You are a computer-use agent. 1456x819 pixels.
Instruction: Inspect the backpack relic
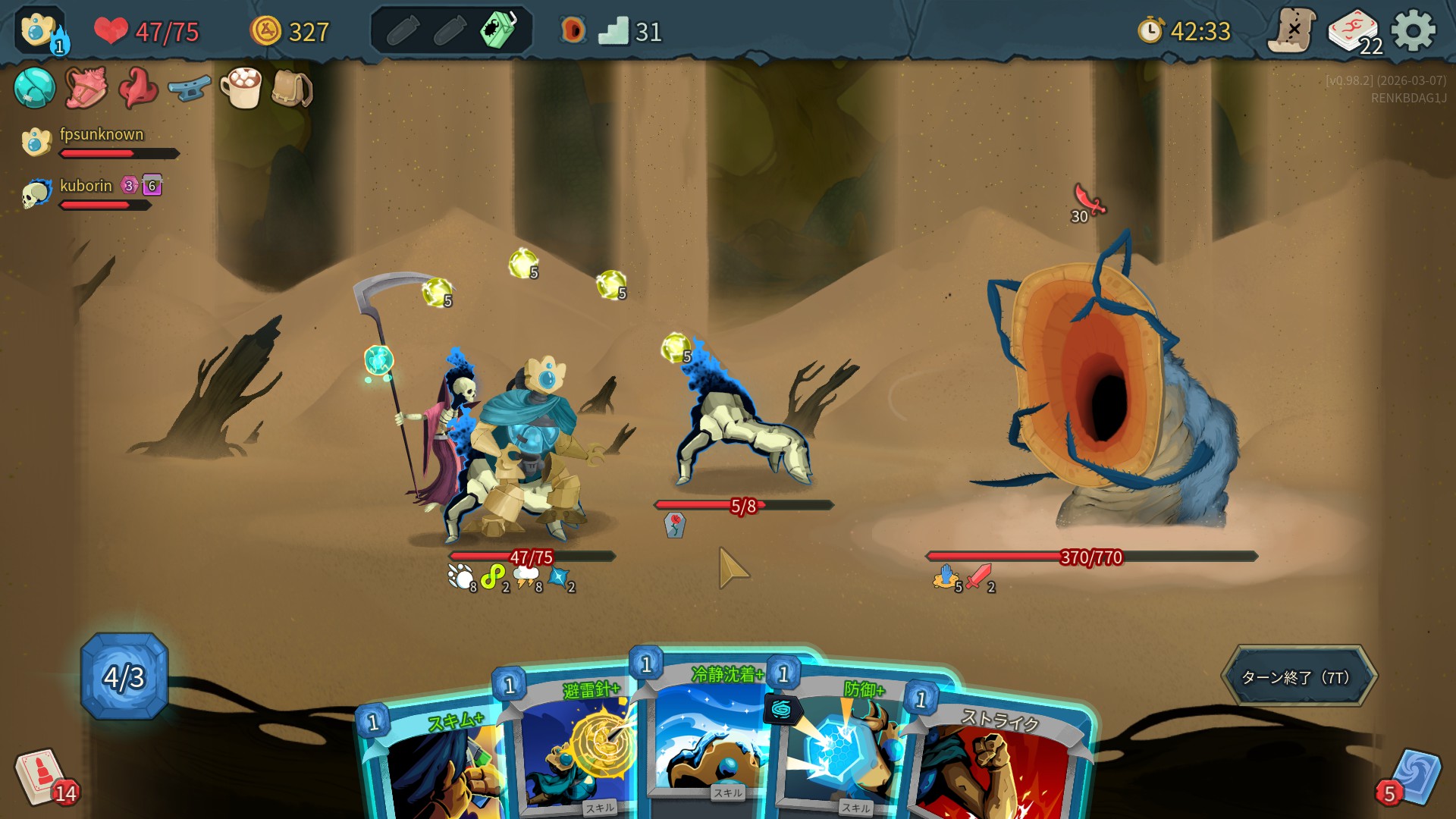pos(292,89)
